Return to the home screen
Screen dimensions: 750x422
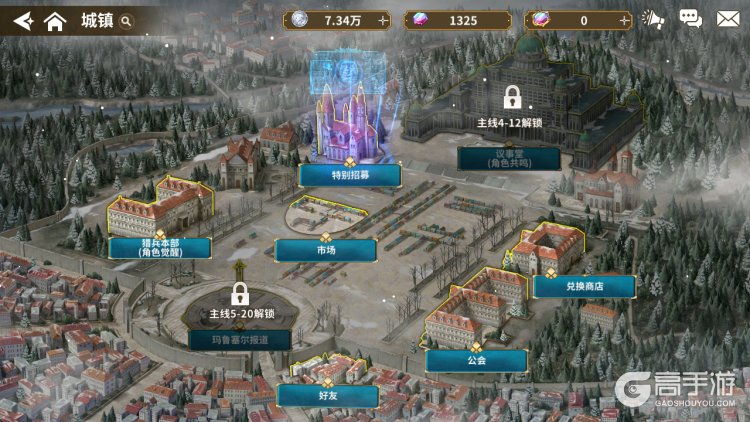point(55,20)
